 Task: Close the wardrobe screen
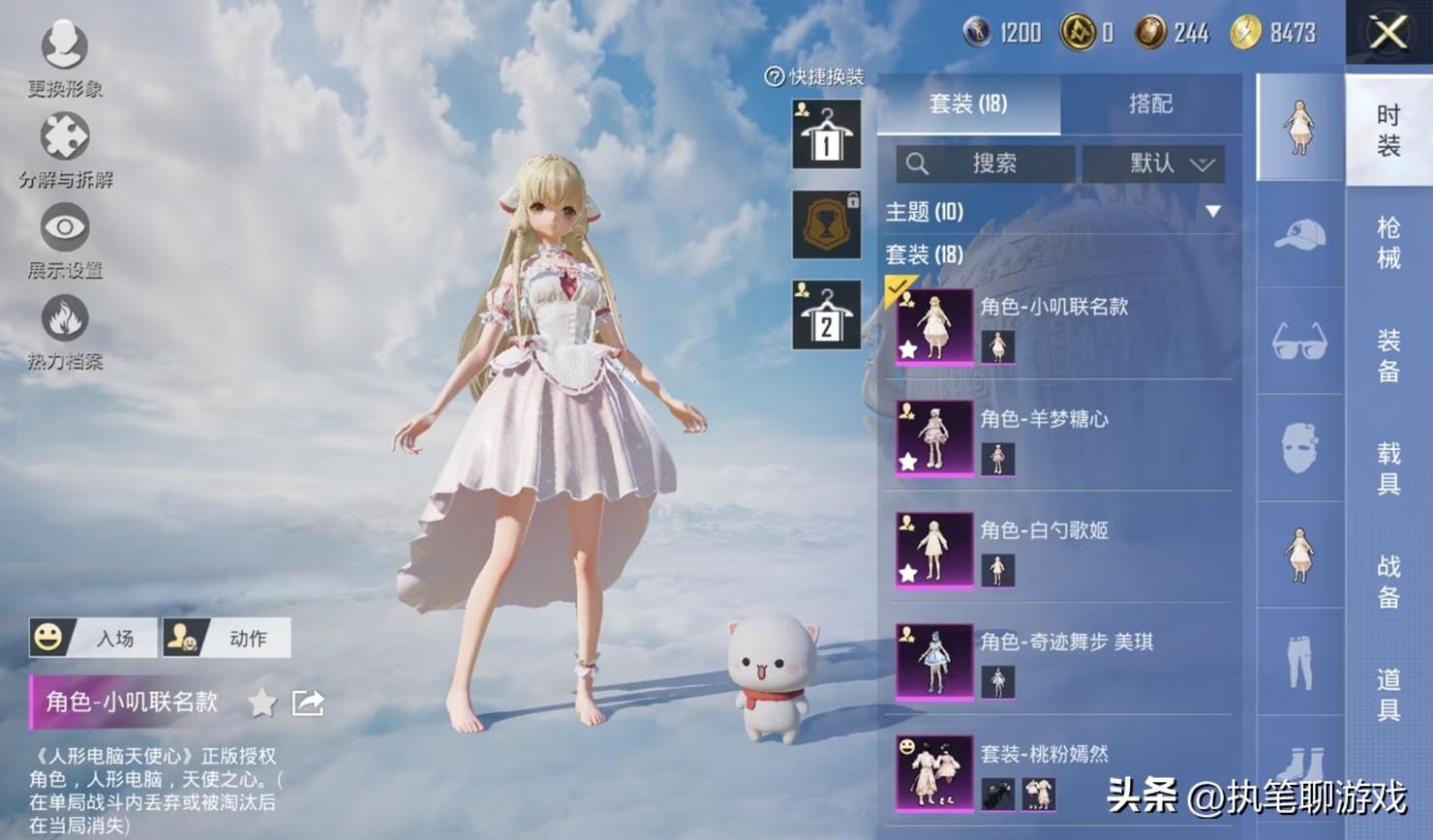click(x=1387, y=33)
